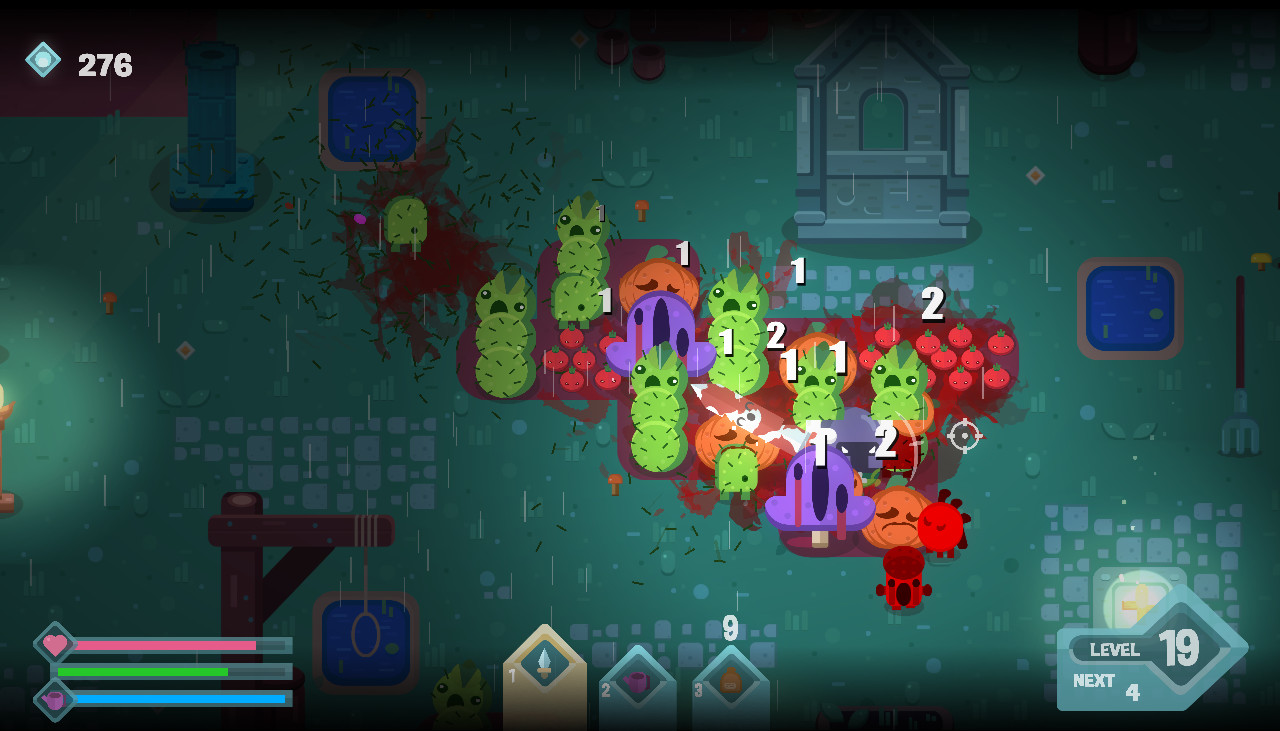This screenshot has width=1280, height=731.
Task: Click the crosshair aiming reticle
Action: 963,437
